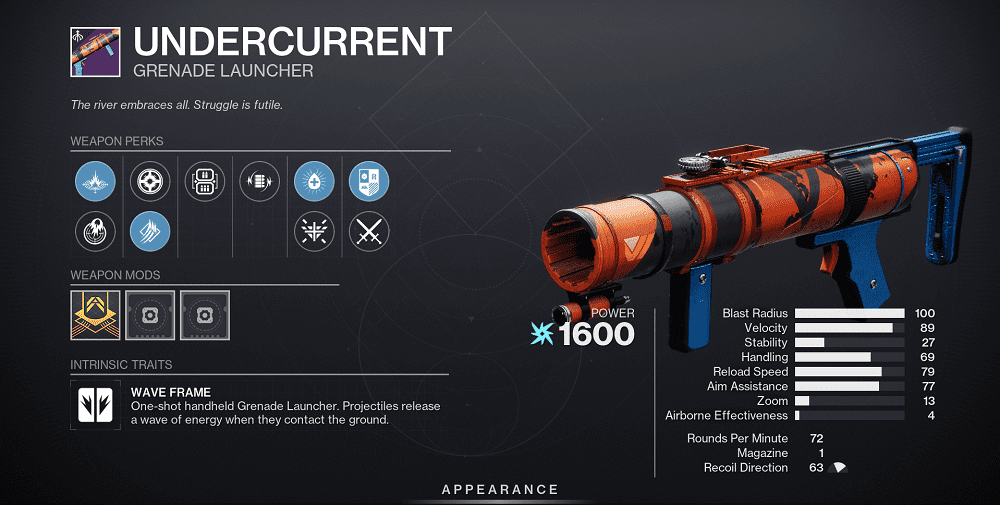Select the glowing droplet plus perk

click(x=314, y=182)
